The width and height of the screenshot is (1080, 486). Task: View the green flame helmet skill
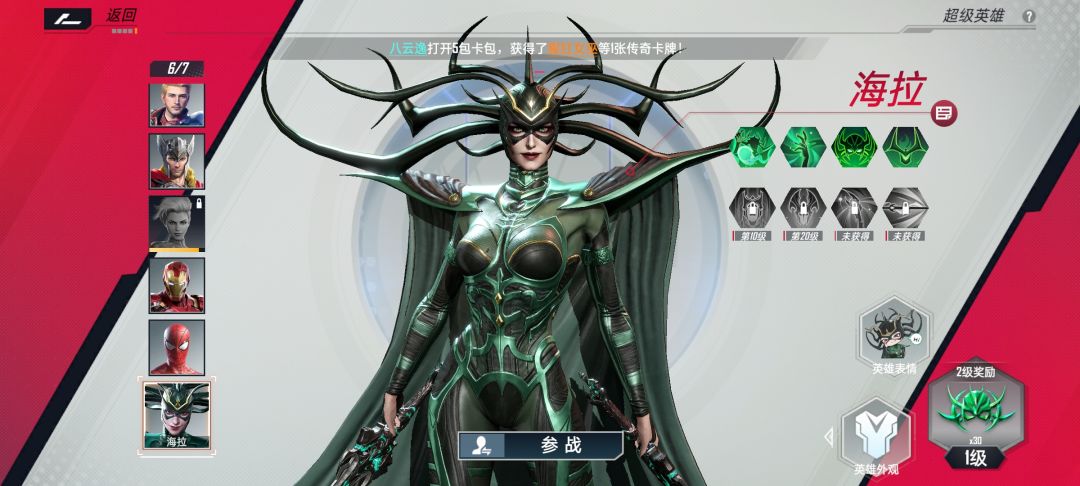(905, 147)
